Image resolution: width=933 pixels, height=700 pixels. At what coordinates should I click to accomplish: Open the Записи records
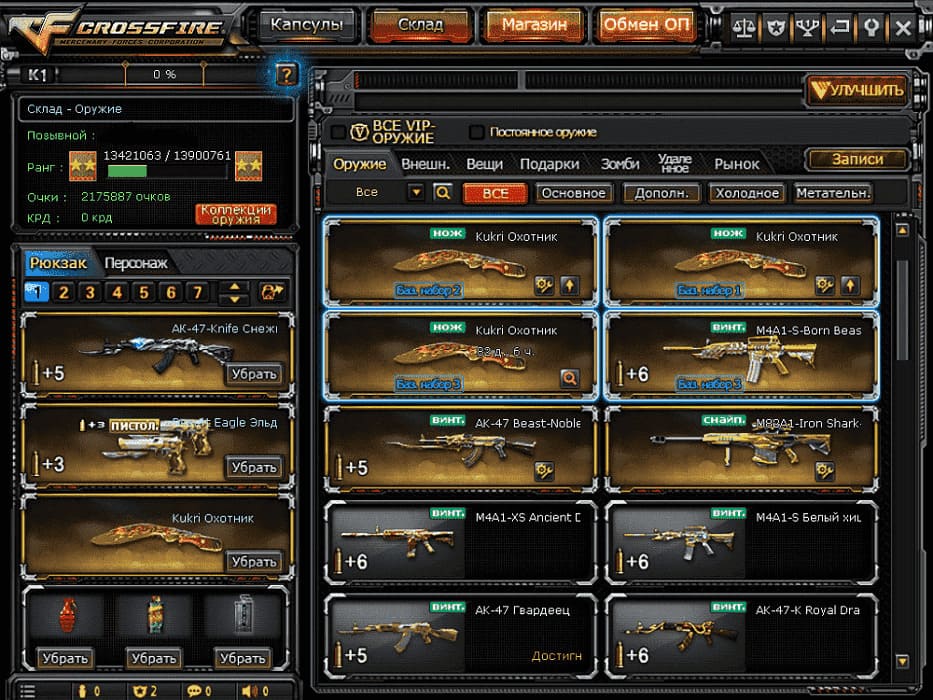(857, 159)
